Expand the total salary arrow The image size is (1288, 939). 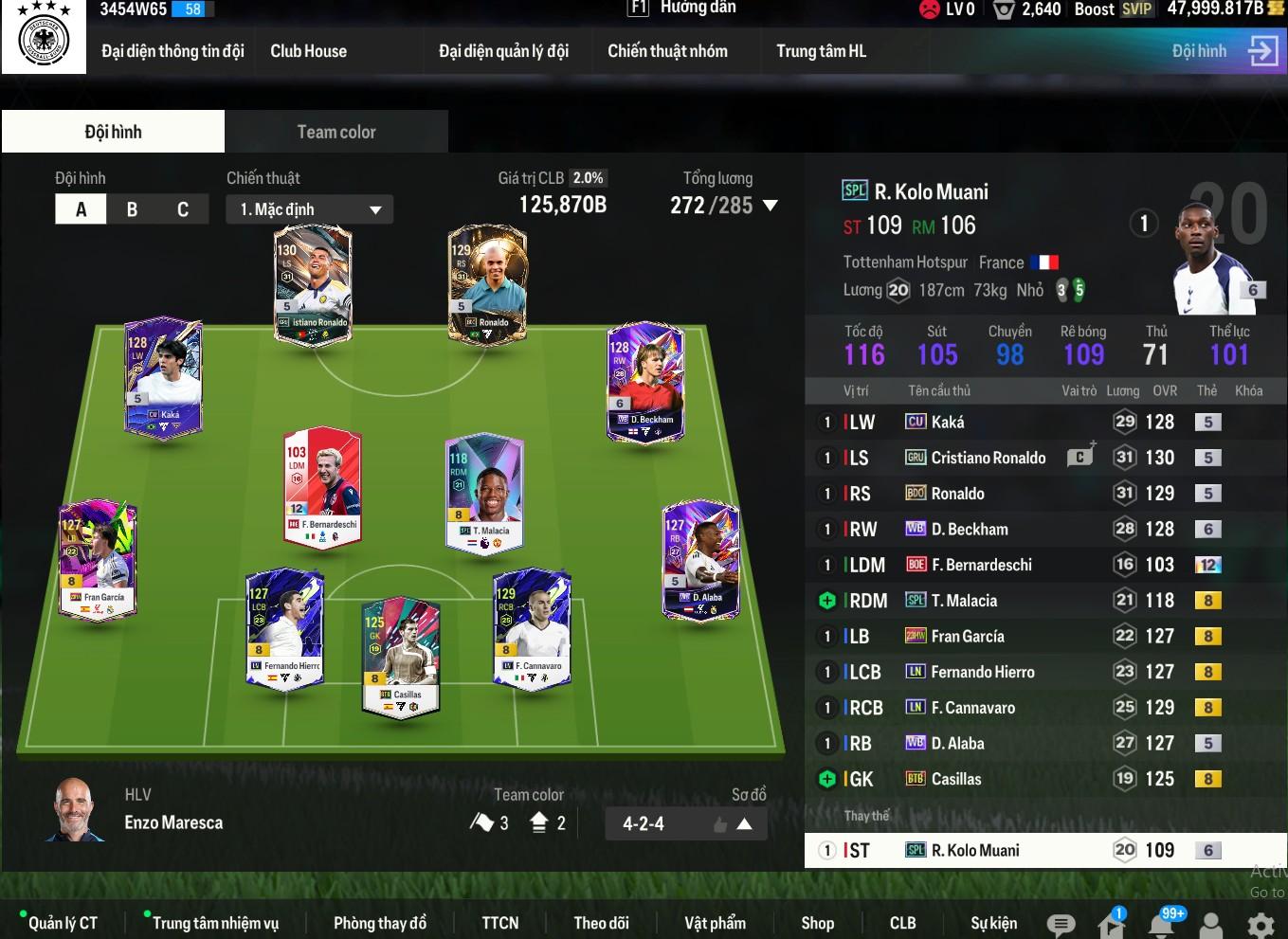click(771, 206)
